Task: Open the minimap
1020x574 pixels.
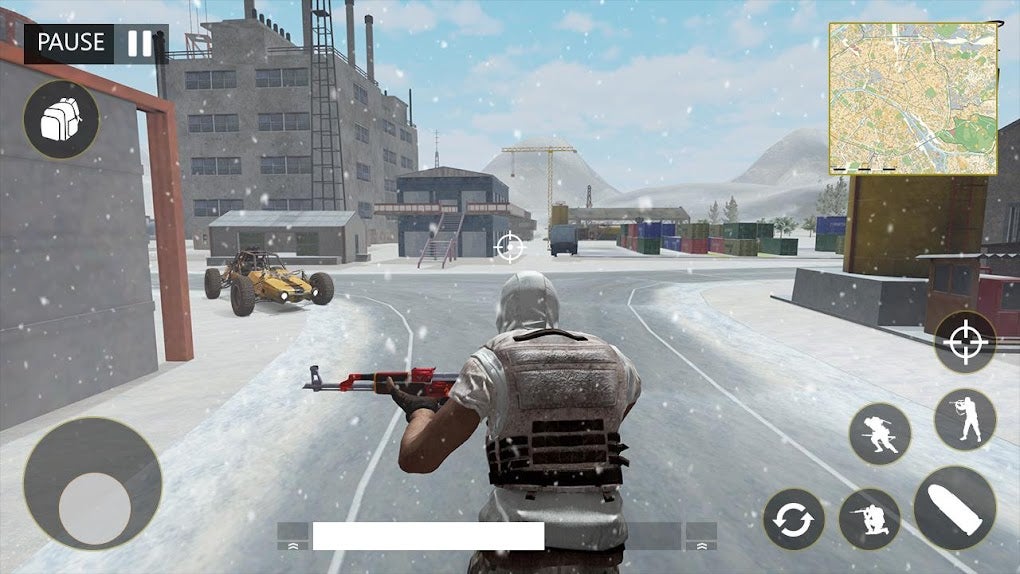Action: tap(913, 98)
